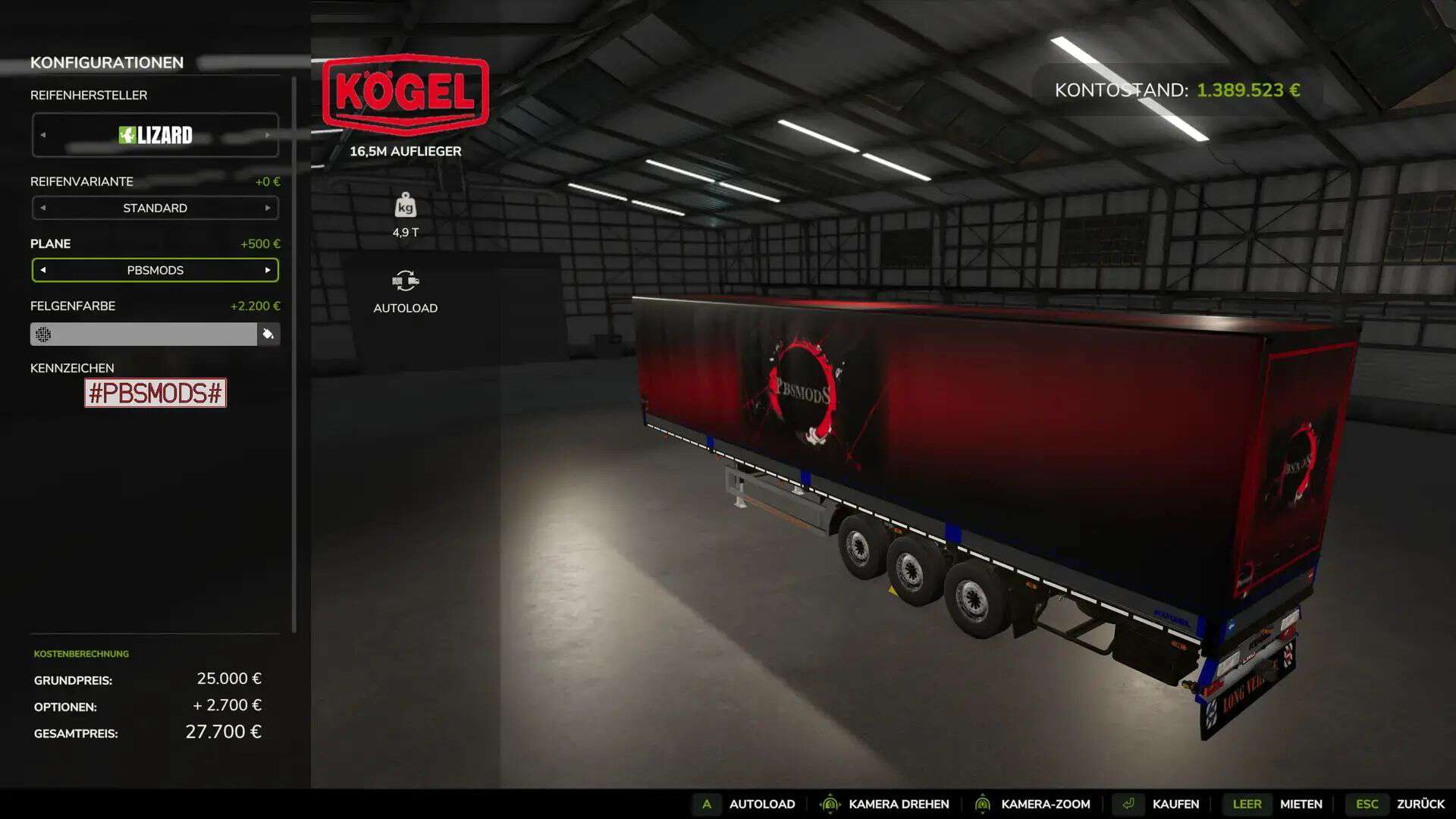Switch Reifenvariante to previous option
Viewport: 1456px width, 819px height.
(x=43, y=208)
